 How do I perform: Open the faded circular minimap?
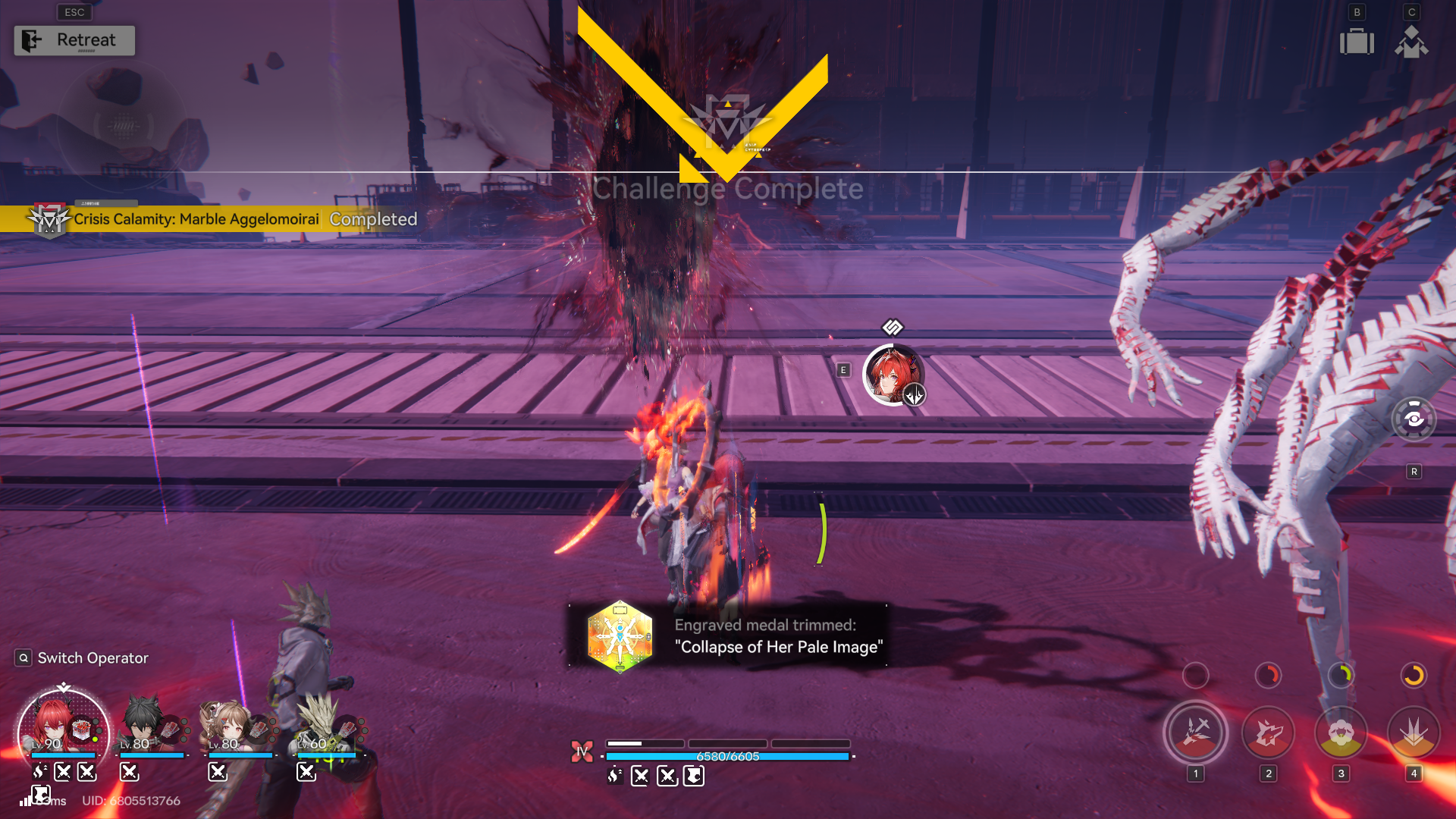click(123, 126)
